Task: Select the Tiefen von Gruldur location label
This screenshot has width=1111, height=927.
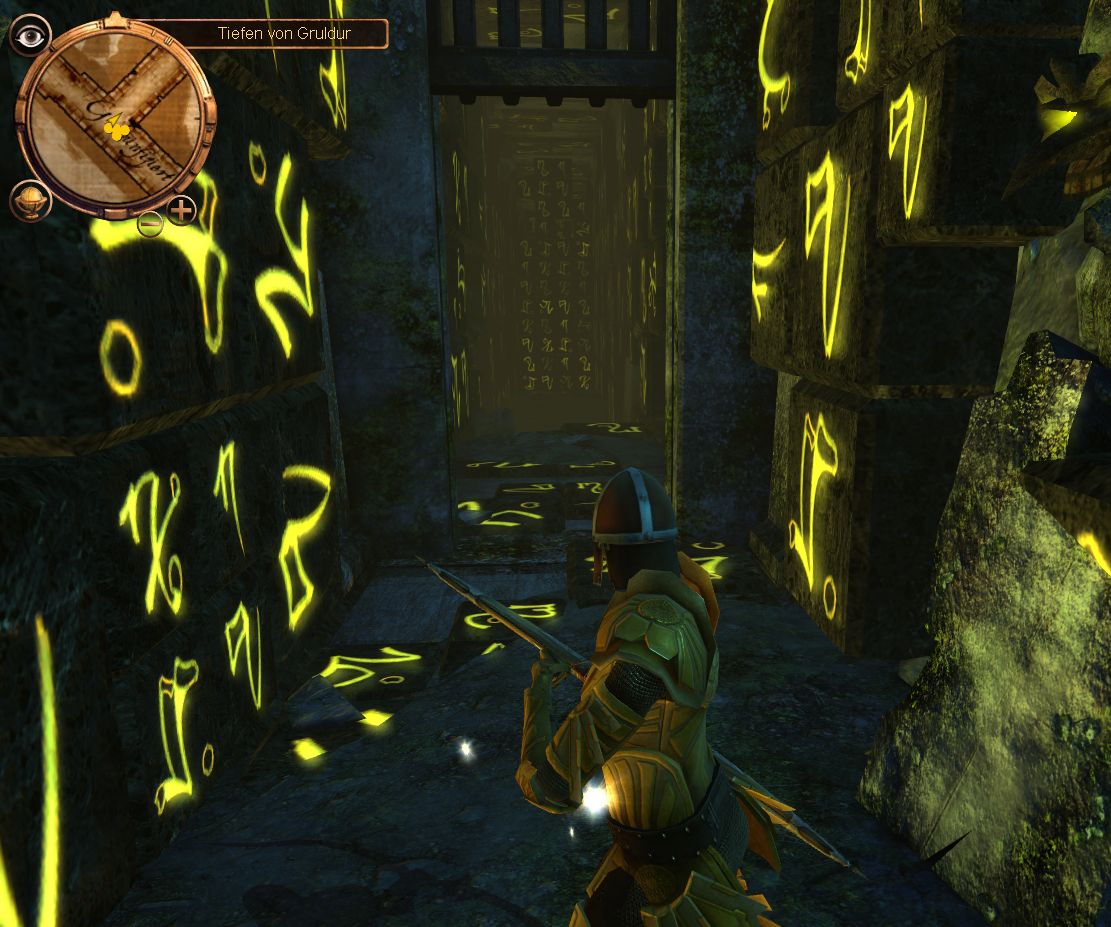Action: click(x=285, y=34)
